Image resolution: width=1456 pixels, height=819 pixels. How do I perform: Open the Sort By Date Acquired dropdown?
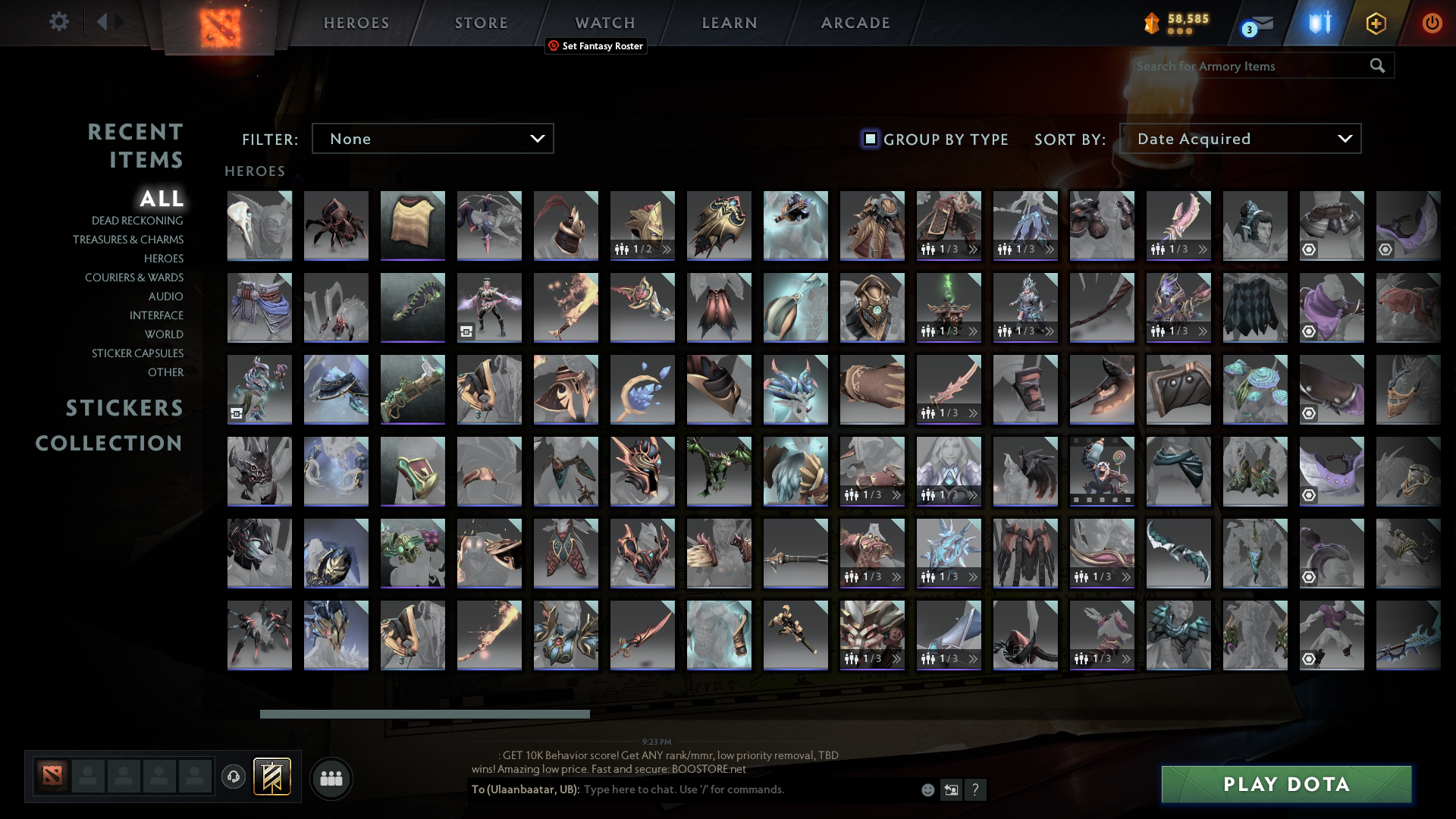[1241, 139]
